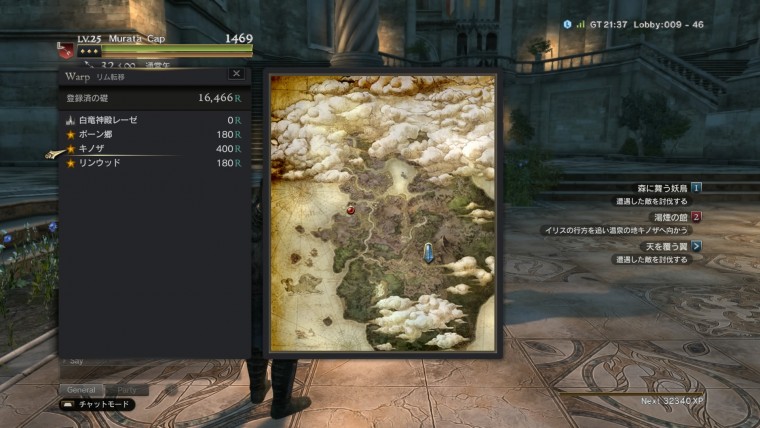Select the 湯煙の館 quest tracker entry
Image resolution: width=760 pixels, height=428 pixels.
click(x=663, y=216)
